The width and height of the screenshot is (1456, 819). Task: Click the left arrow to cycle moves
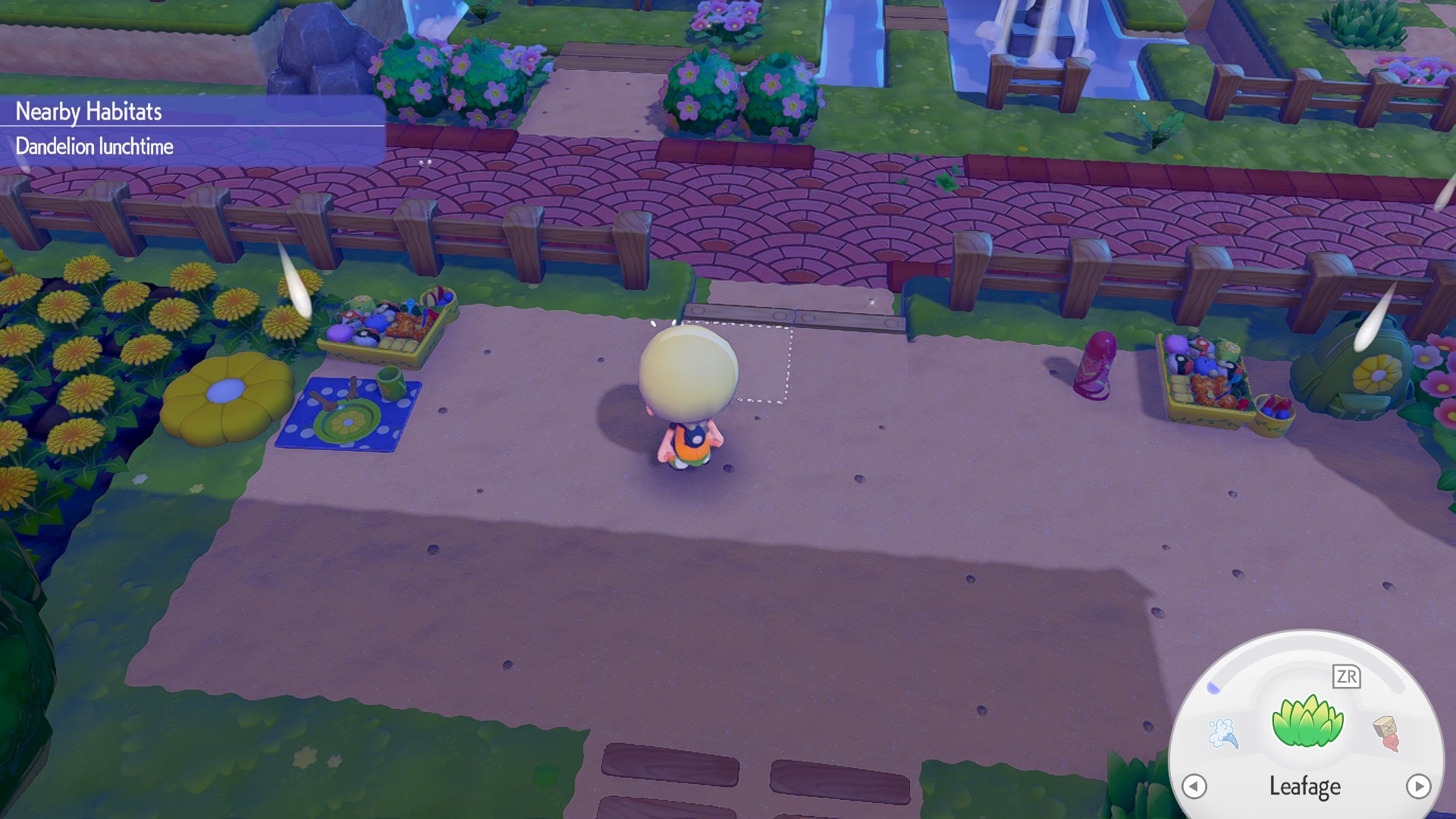(1194, 786)
